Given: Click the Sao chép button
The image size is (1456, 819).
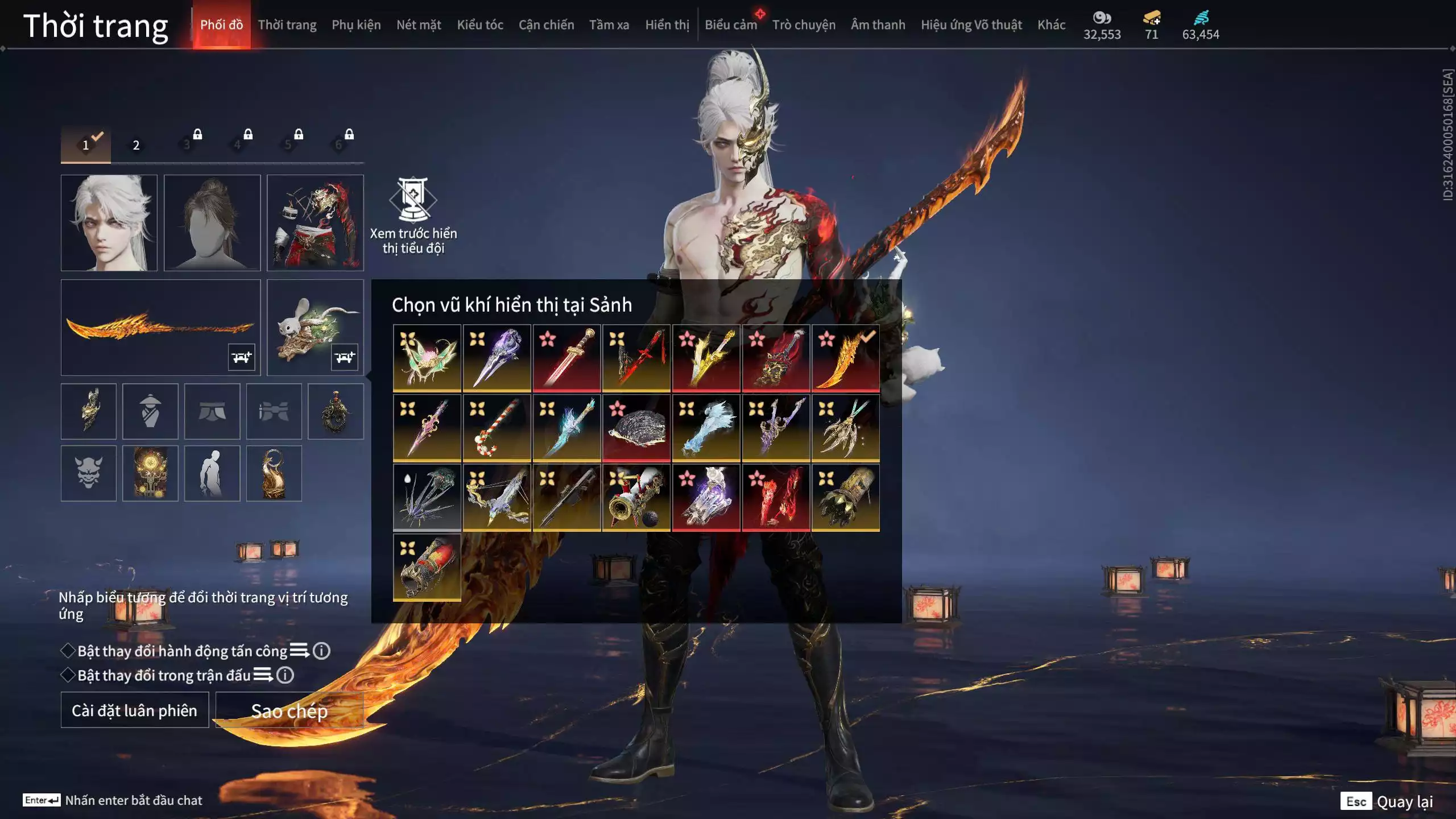Looking at the screenshot, I should click(x=289, y=710).
